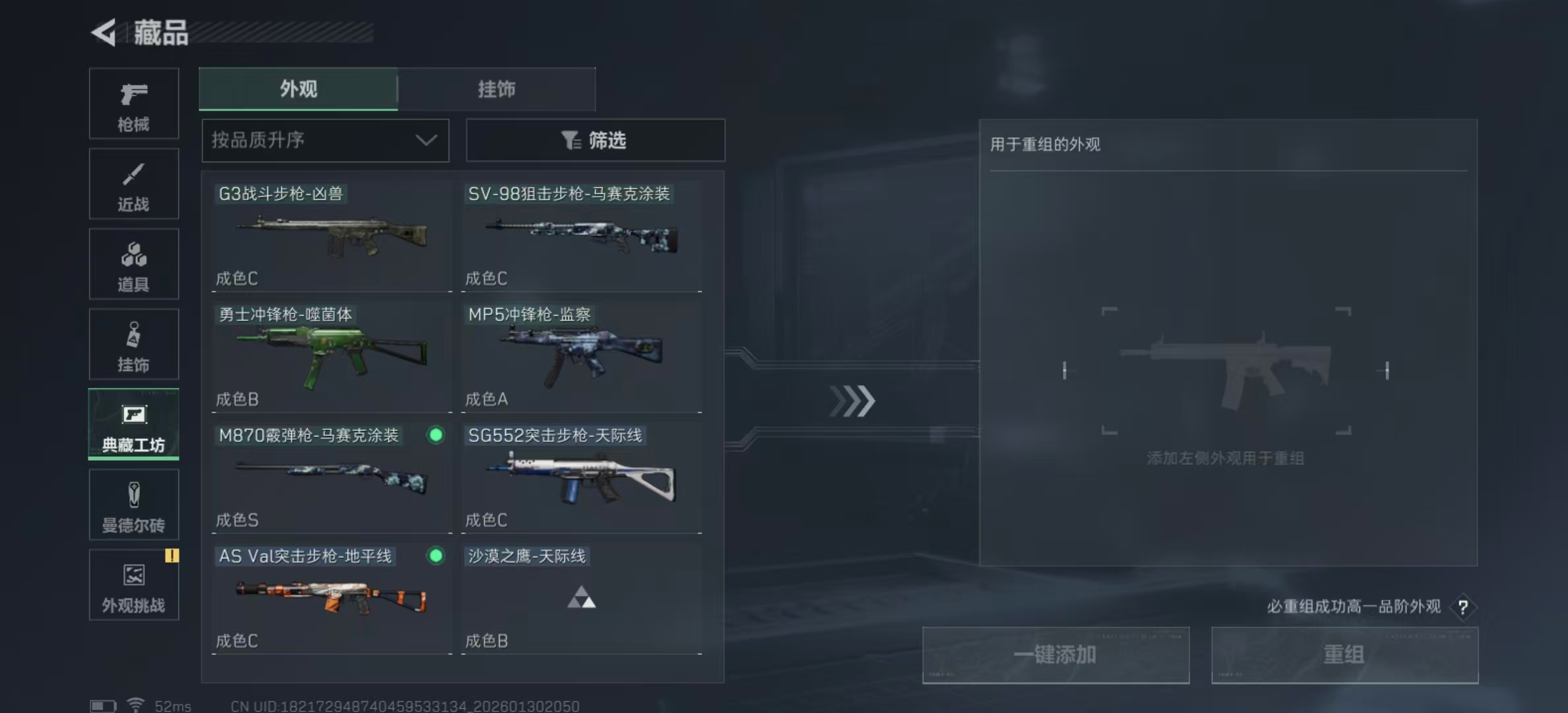Image resolution: width=1568 pixels, height=713 pixels.
Task: Deselect the M870霰弹枪 green selection marker
Action: pyautogui.click(x=434, y=435)
